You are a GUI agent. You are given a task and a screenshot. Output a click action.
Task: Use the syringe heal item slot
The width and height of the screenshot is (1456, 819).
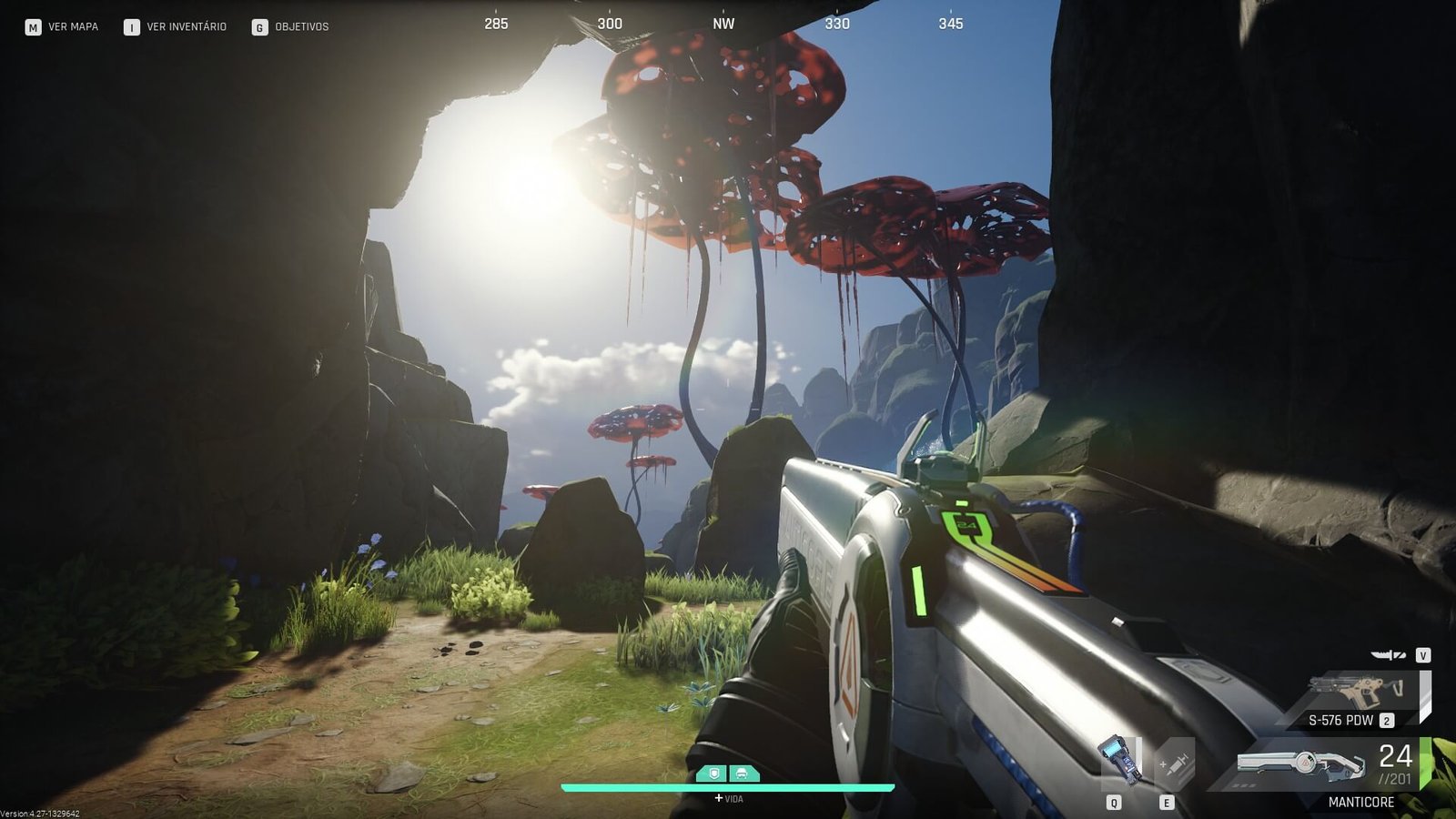click(x=1173, y=763)
